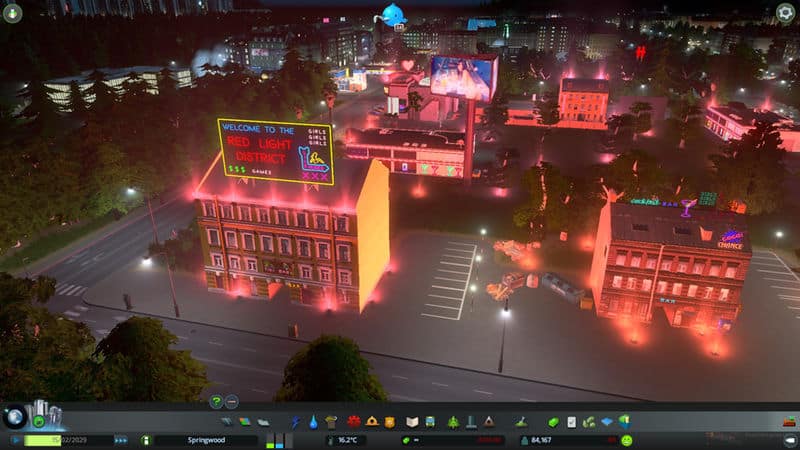This screenshot has width=800, height=450.
Task: Change simulation speed with the triple arrows
Action: (121, 439)
